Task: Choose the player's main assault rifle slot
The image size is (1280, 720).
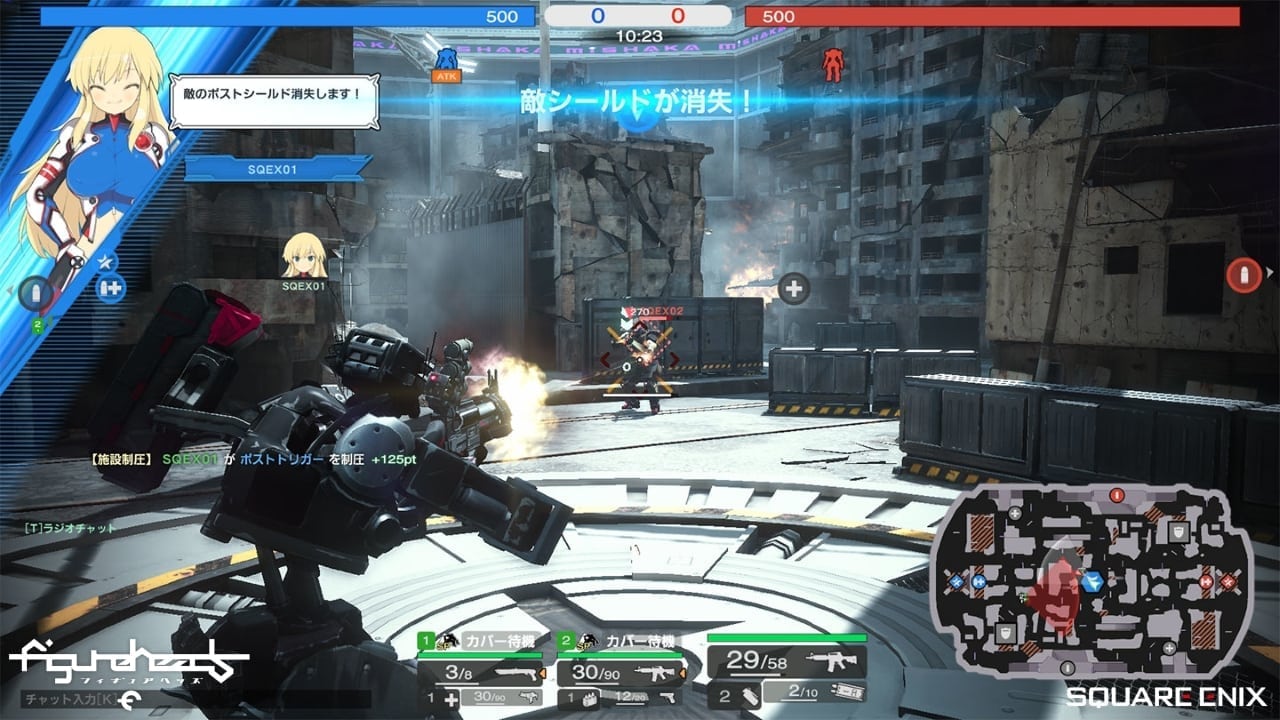Action: pyautogui.click(x=786, y=660)
